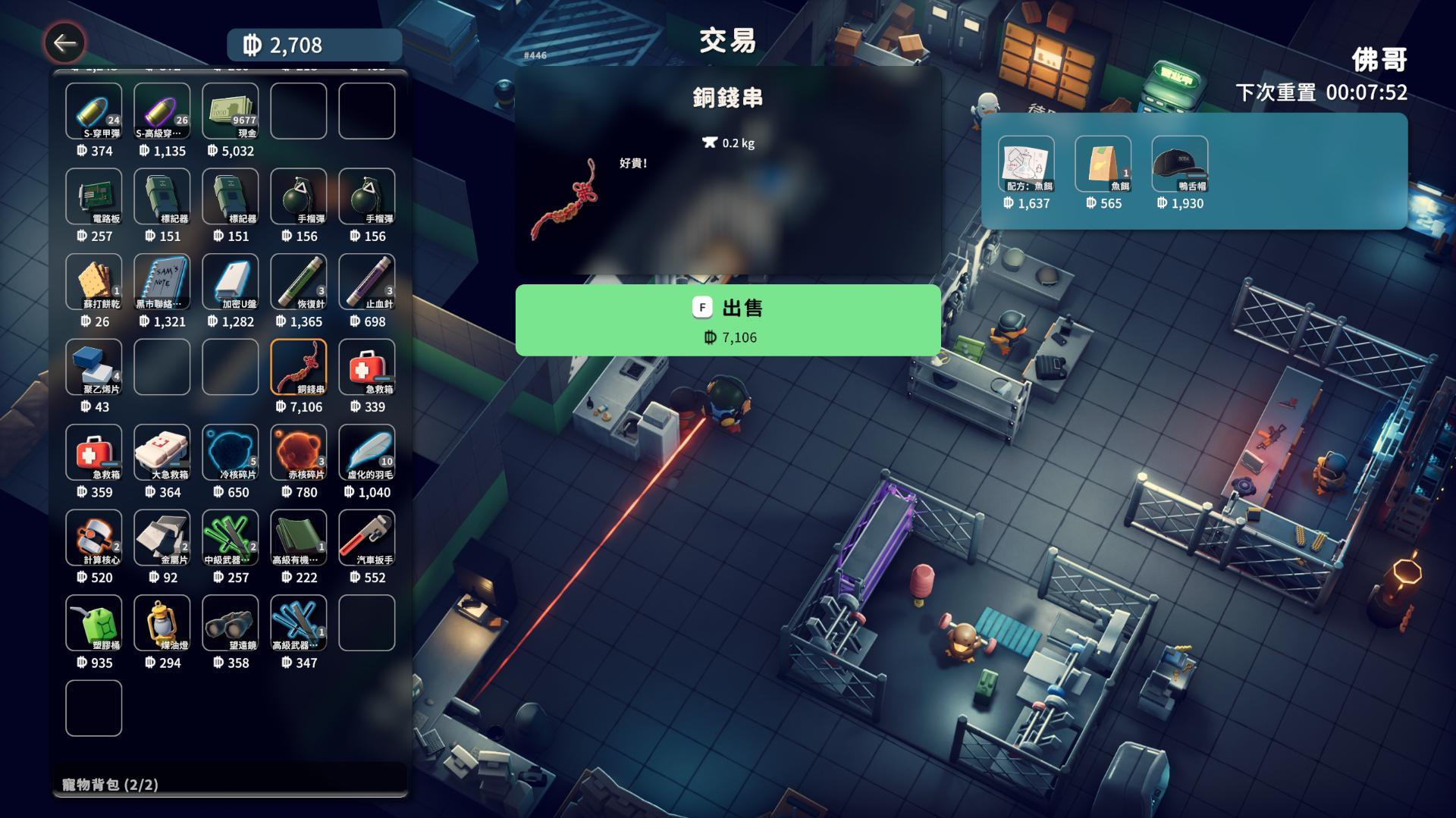
Task: Pick the cold core fragment slot
Action: coord(231,453)
